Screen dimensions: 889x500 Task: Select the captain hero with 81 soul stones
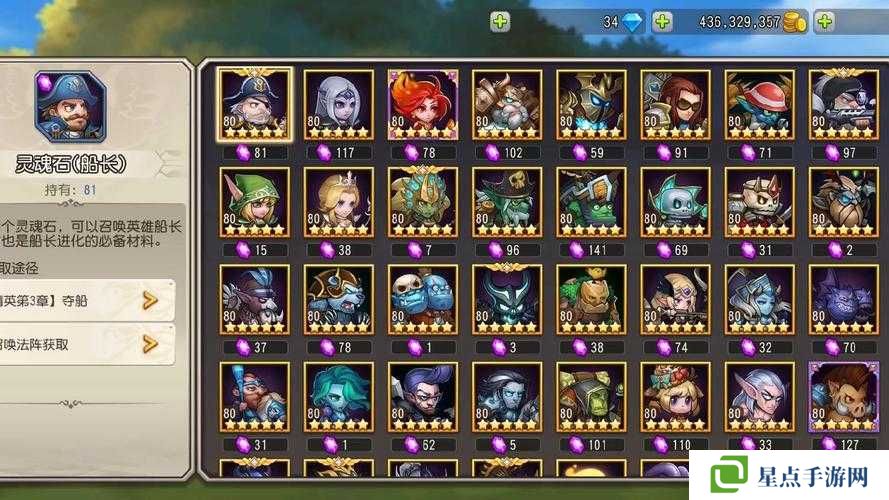click(x=254, y=104)
